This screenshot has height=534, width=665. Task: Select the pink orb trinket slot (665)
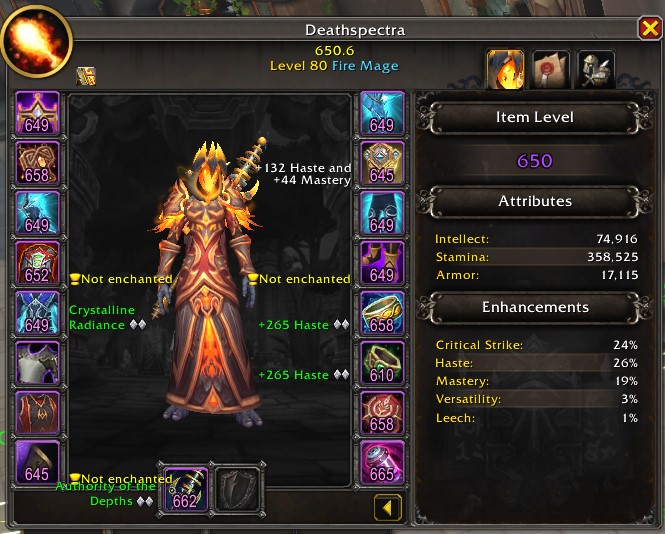(x=382, y=461)
